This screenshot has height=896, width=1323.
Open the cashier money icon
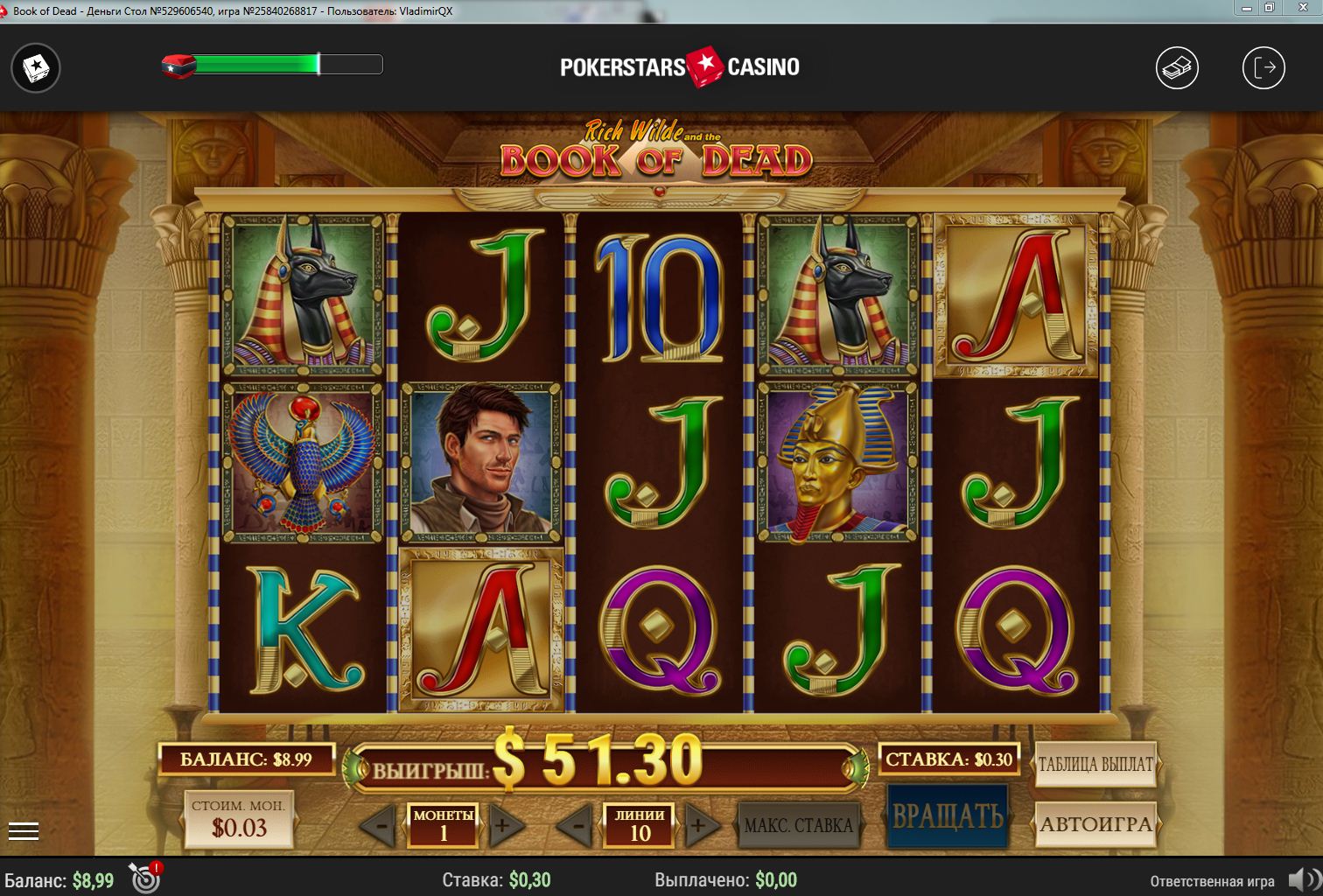click(1177, 67)
